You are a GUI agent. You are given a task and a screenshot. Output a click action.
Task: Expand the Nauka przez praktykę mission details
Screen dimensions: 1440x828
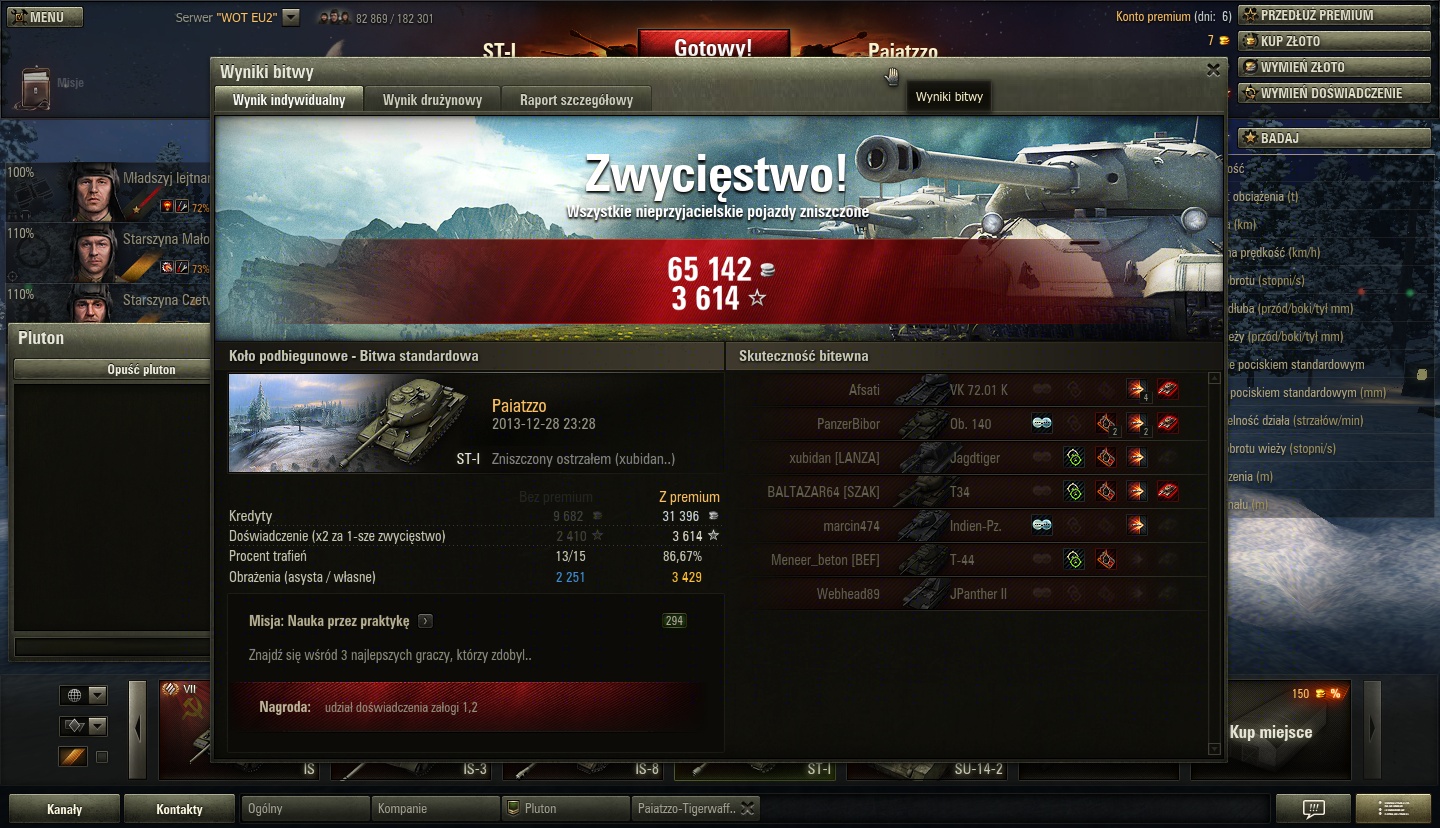(425, 621)
